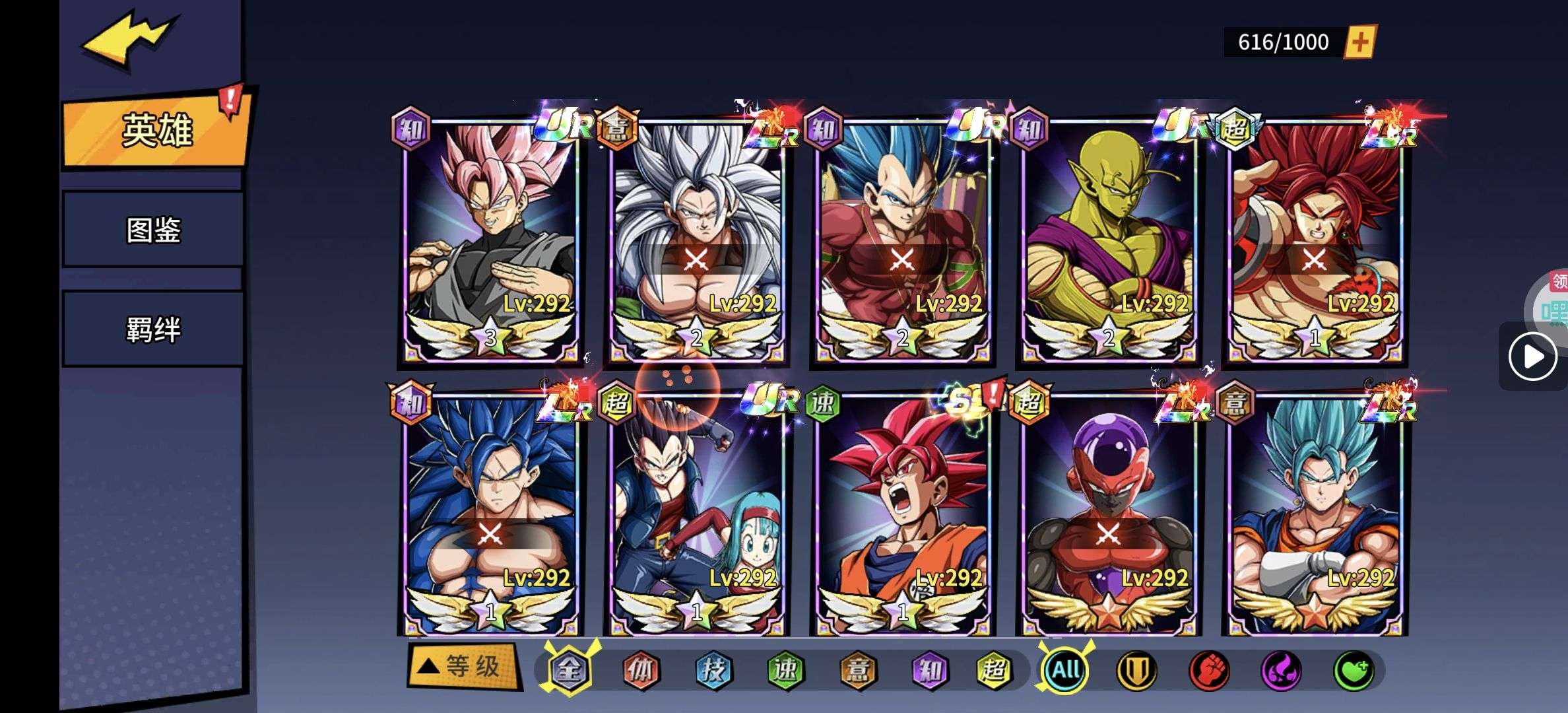The height and width of the screenshot is (713, 1568).
Task: Switch to the 英雄 tab
Action: pyautogui.click(x=156, y=129)
